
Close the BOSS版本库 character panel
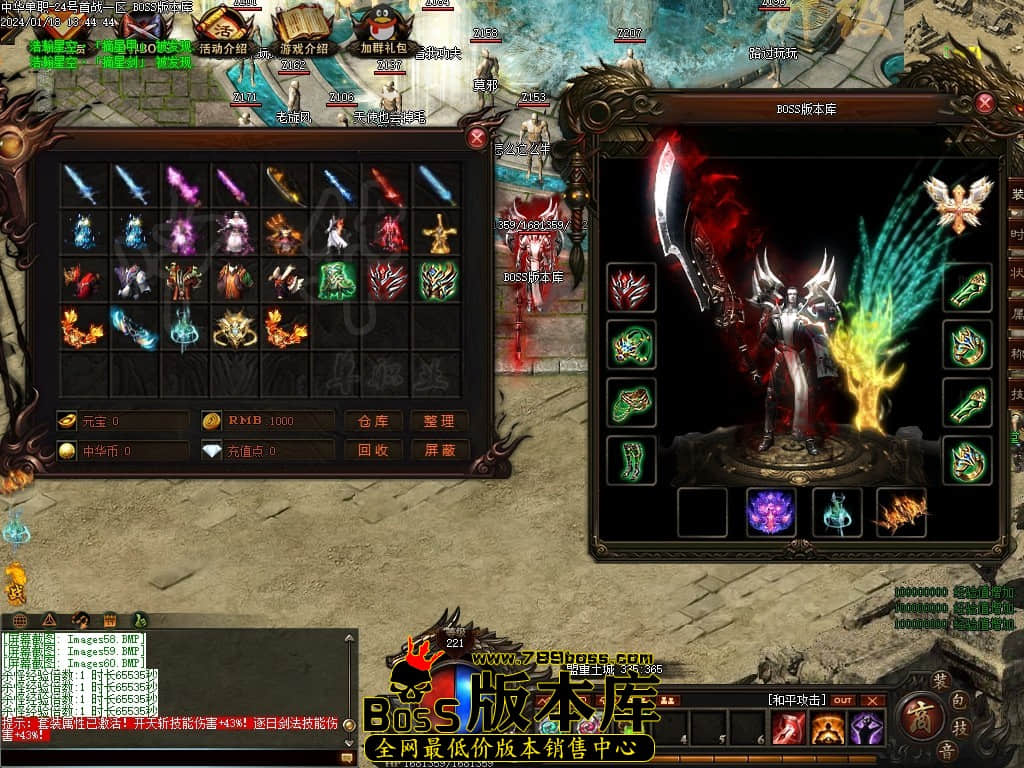pyautogui.click(x=985, y=103)
